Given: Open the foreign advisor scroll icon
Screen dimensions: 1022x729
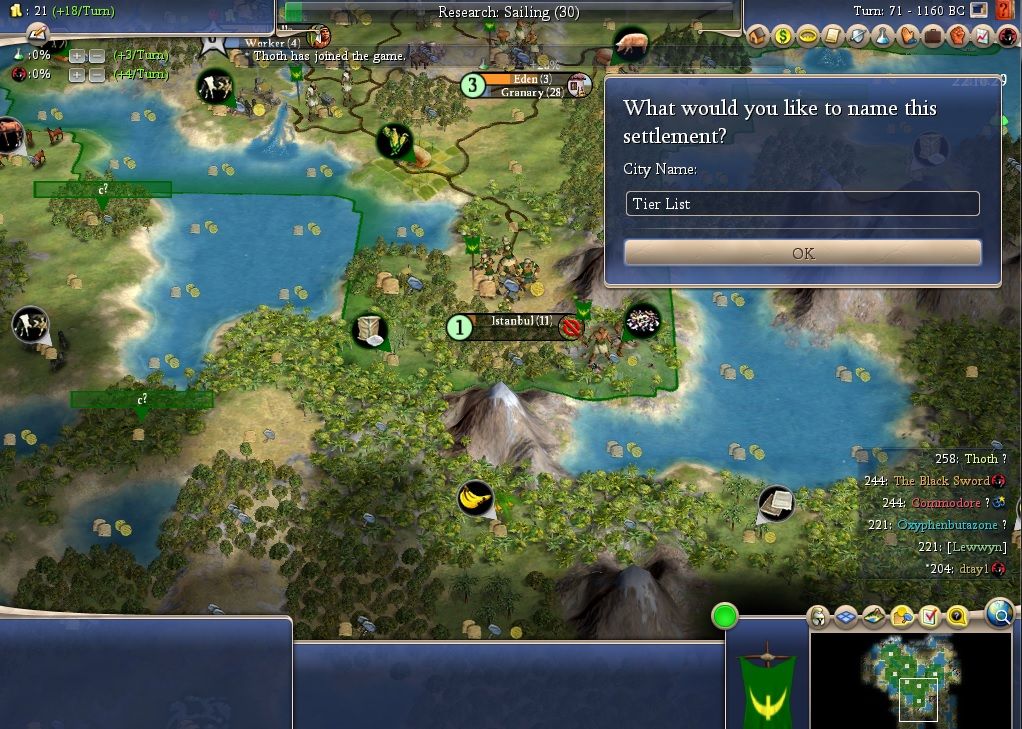Looking at the screenshot, I should point(832,37).
